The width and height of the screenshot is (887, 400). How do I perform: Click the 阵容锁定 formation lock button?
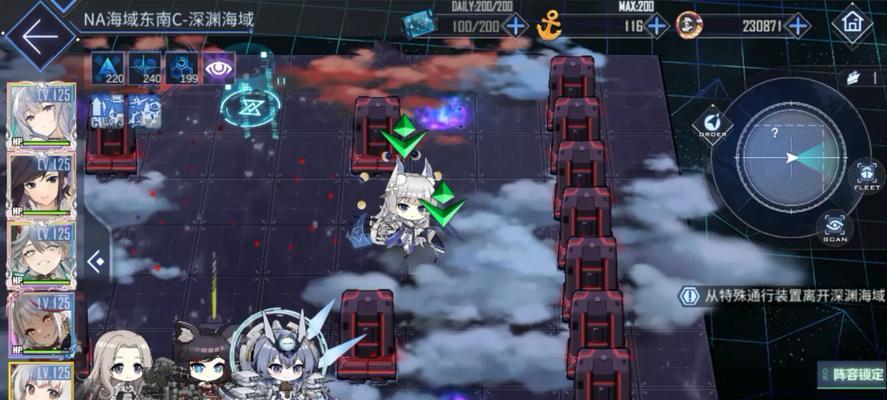click(851, 375)
